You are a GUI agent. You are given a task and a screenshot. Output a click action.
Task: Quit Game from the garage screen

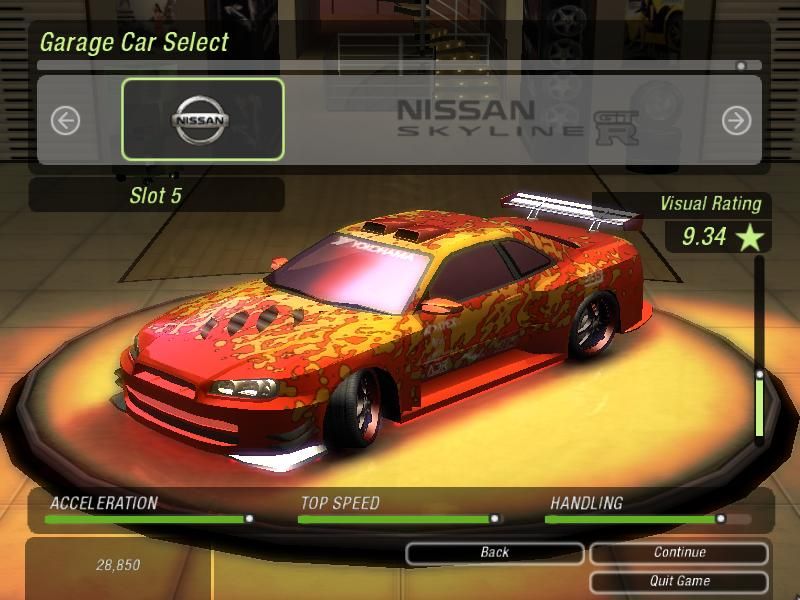pos(679,581)
